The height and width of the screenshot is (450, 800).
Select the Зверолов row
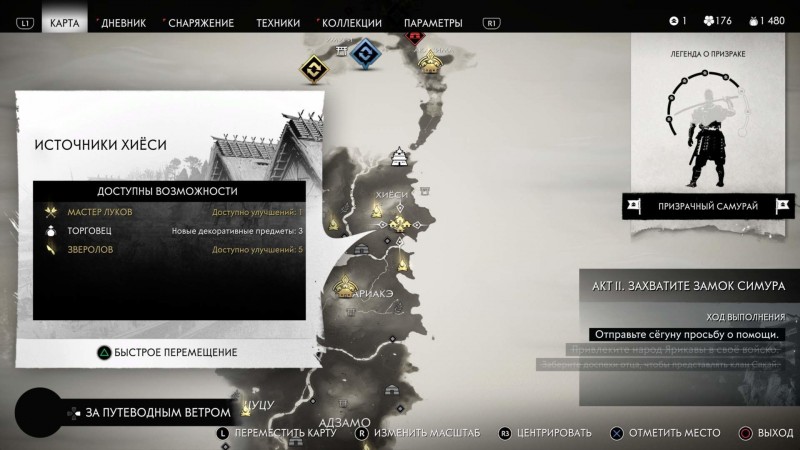point(170,249)
